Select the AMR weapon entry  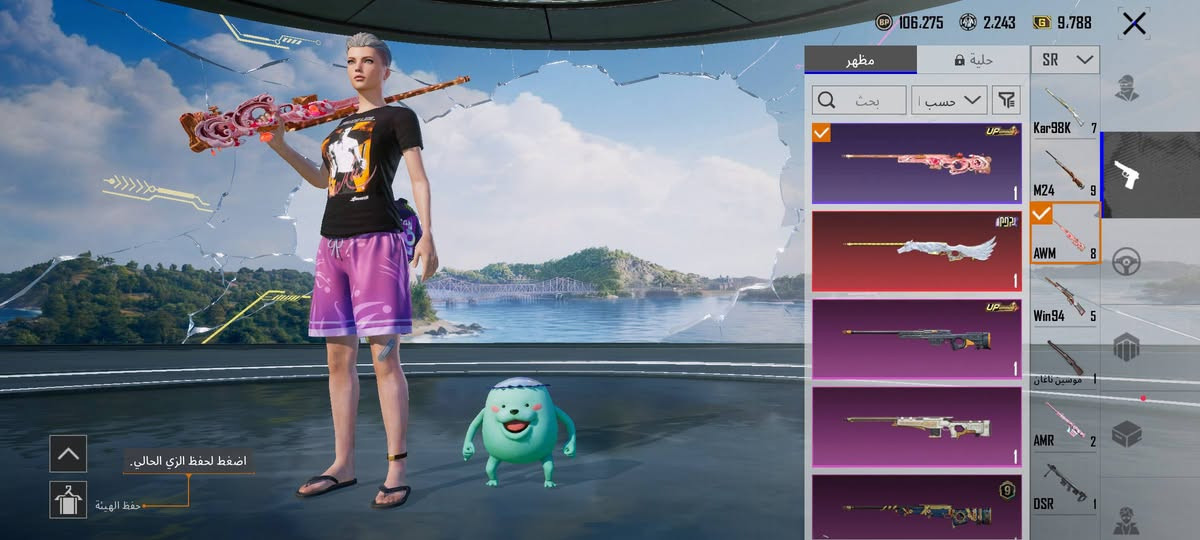[x=1065, y=423]
